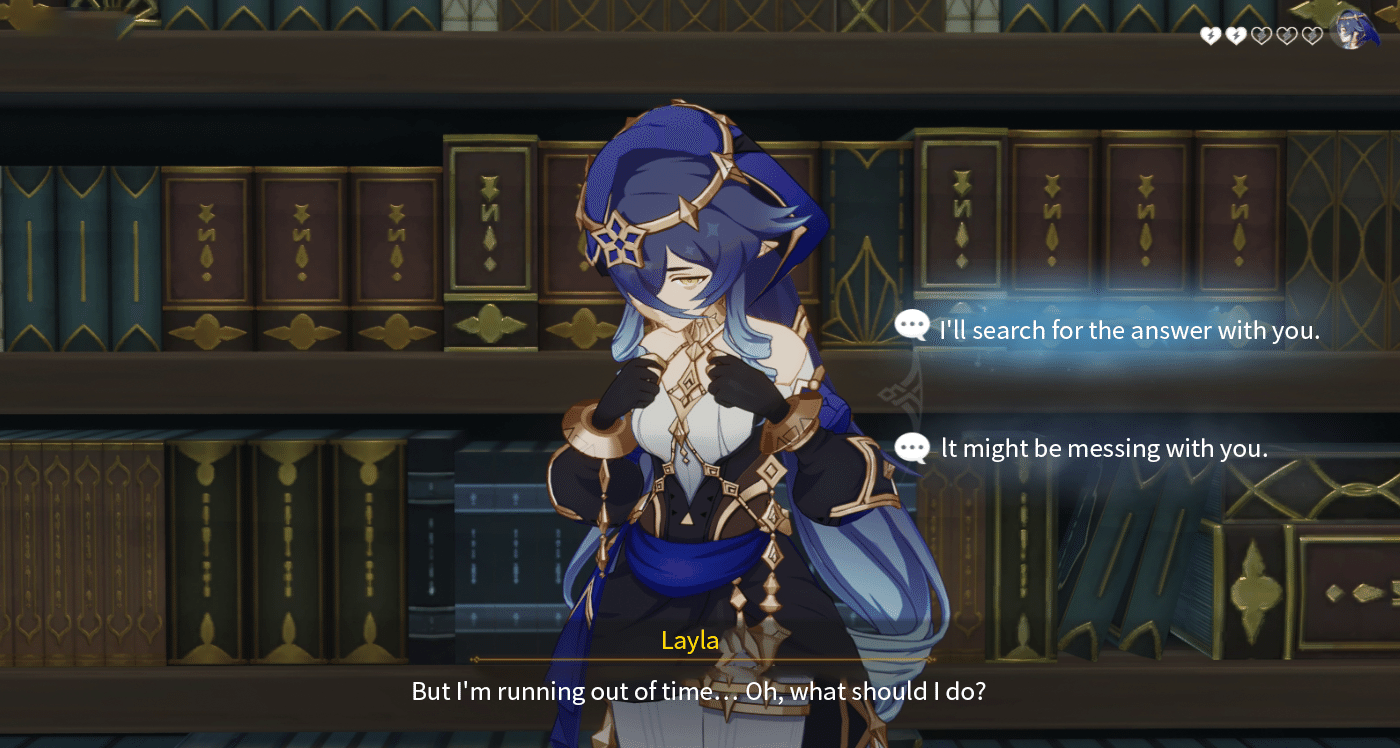This screenshot has height=748, width=1400.
Task: Click the lightning bolt inside the middle heart
Action: [1260, 36]
